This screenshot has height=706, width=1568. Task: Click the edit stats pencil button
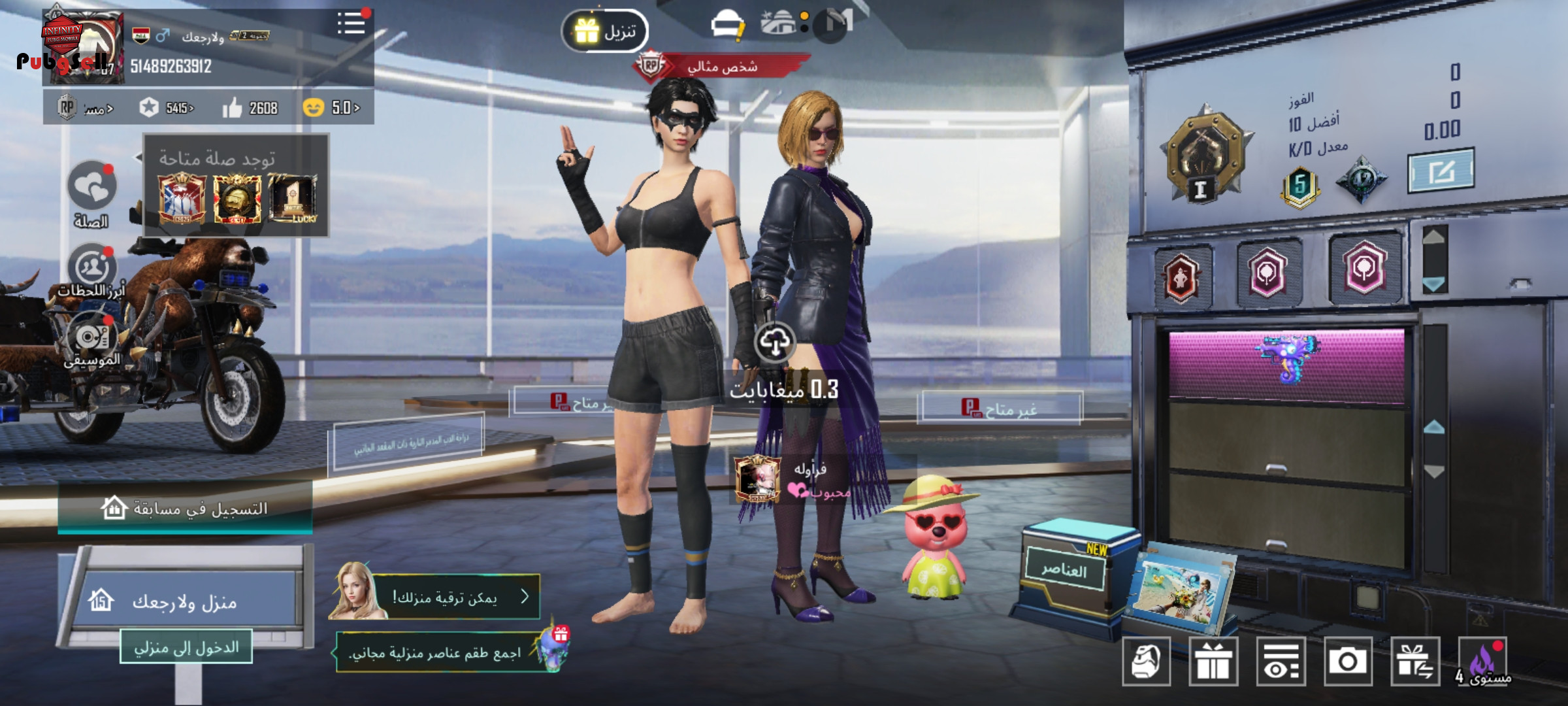coord(1440,172)
